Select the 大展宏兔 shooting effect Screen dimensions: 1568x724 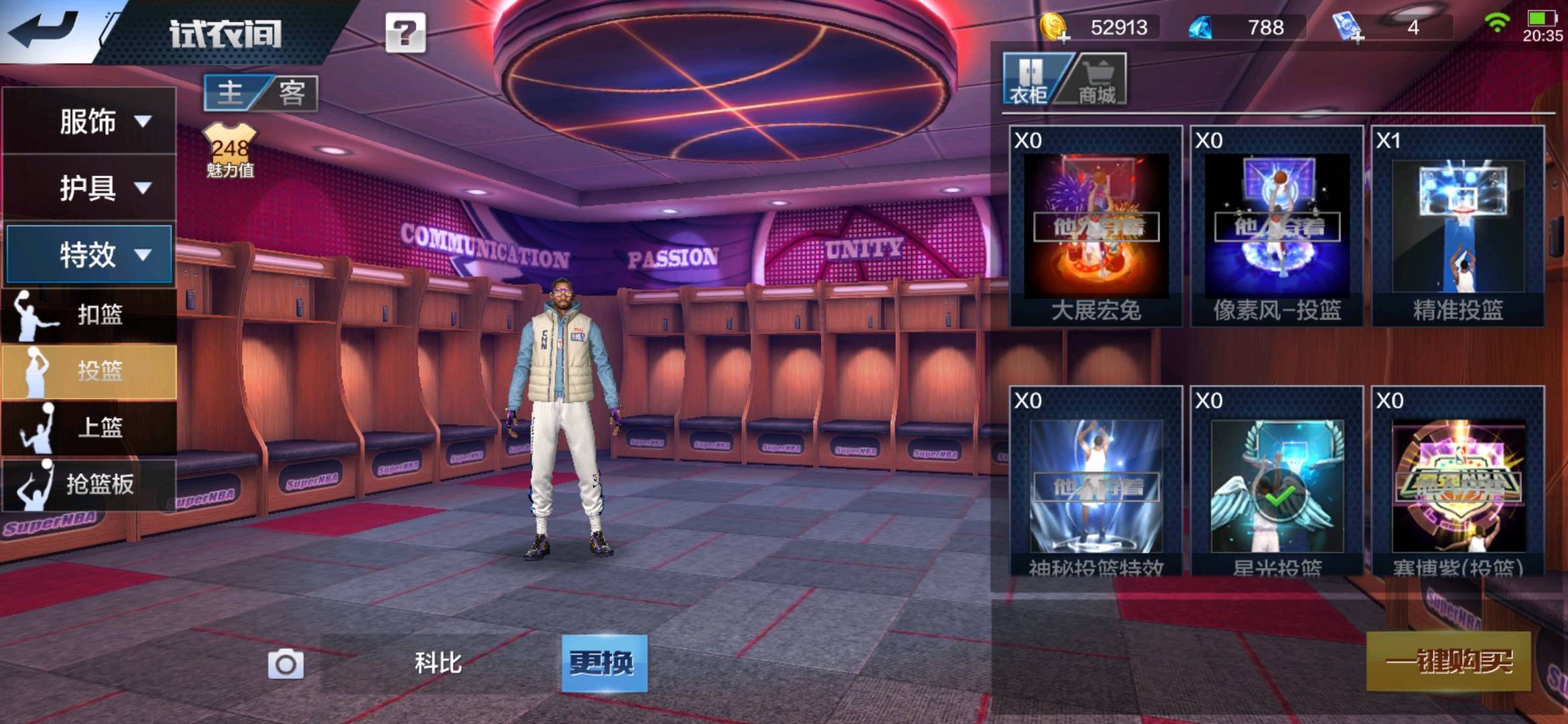[x=1096, y=227]
